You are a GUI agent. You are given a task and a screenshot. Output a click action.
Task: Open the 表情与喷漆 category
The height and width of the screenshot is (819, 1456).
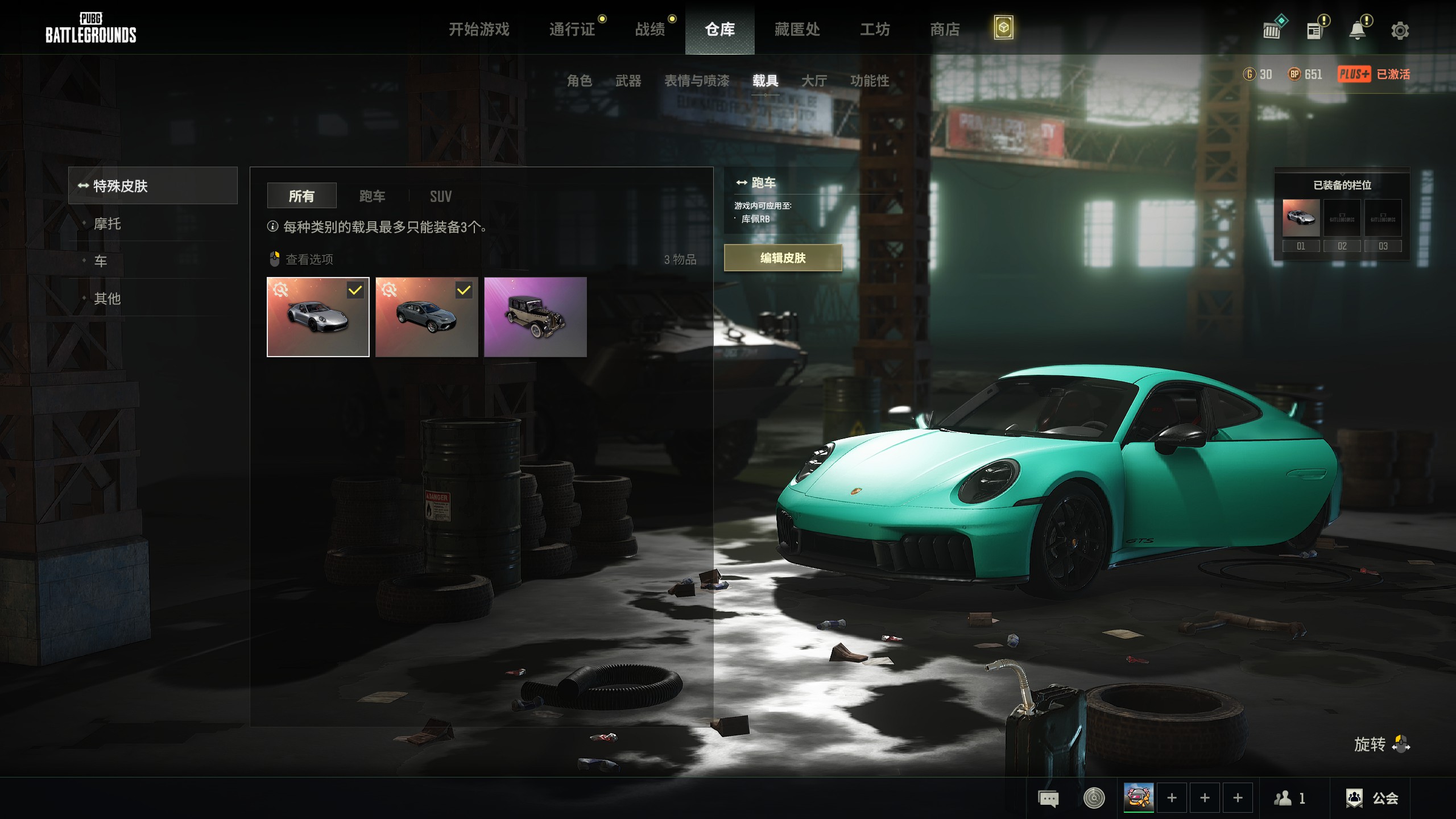tap(697, 81)
